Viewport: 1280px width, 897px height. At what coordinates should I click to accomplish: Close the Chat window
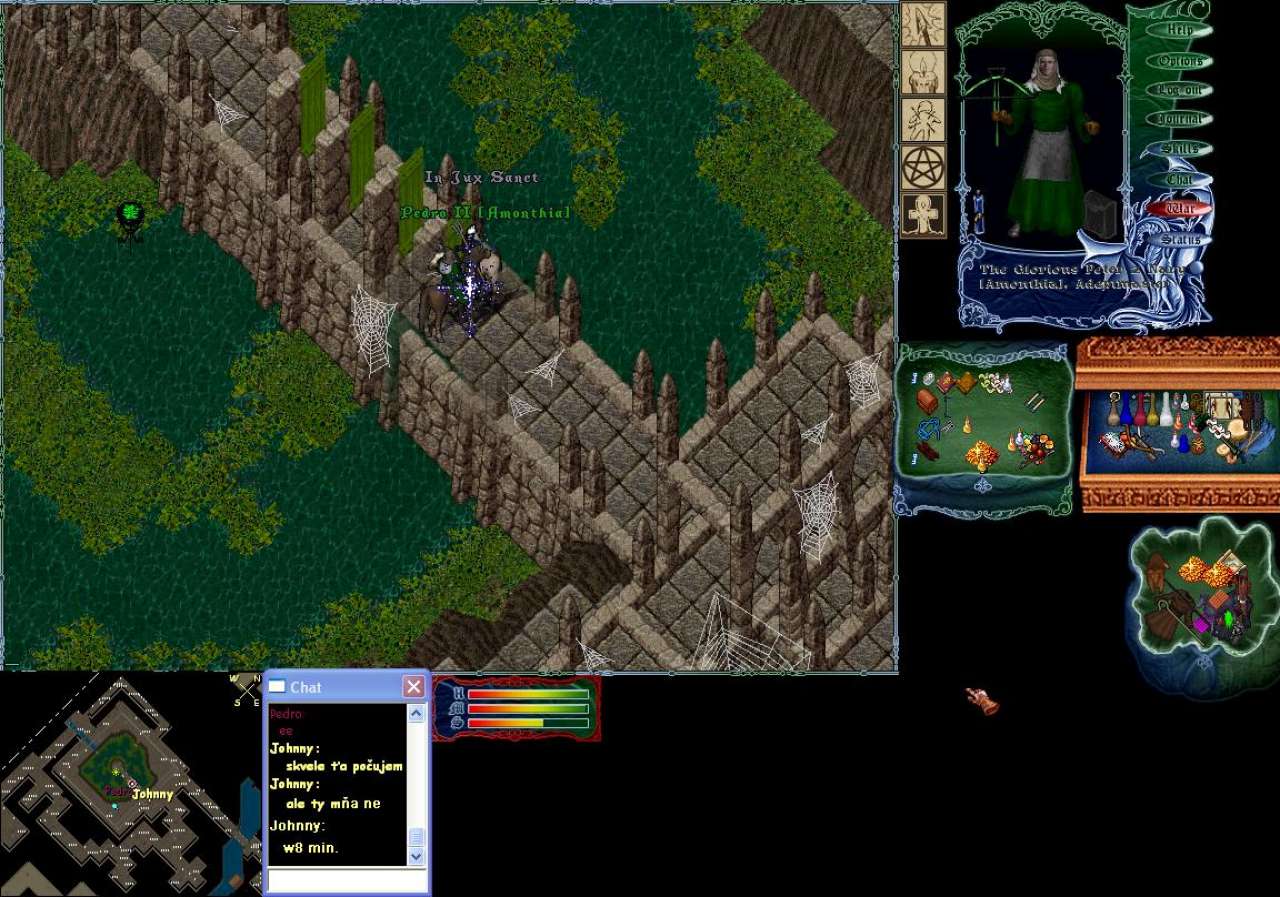[x=413, y=687]
